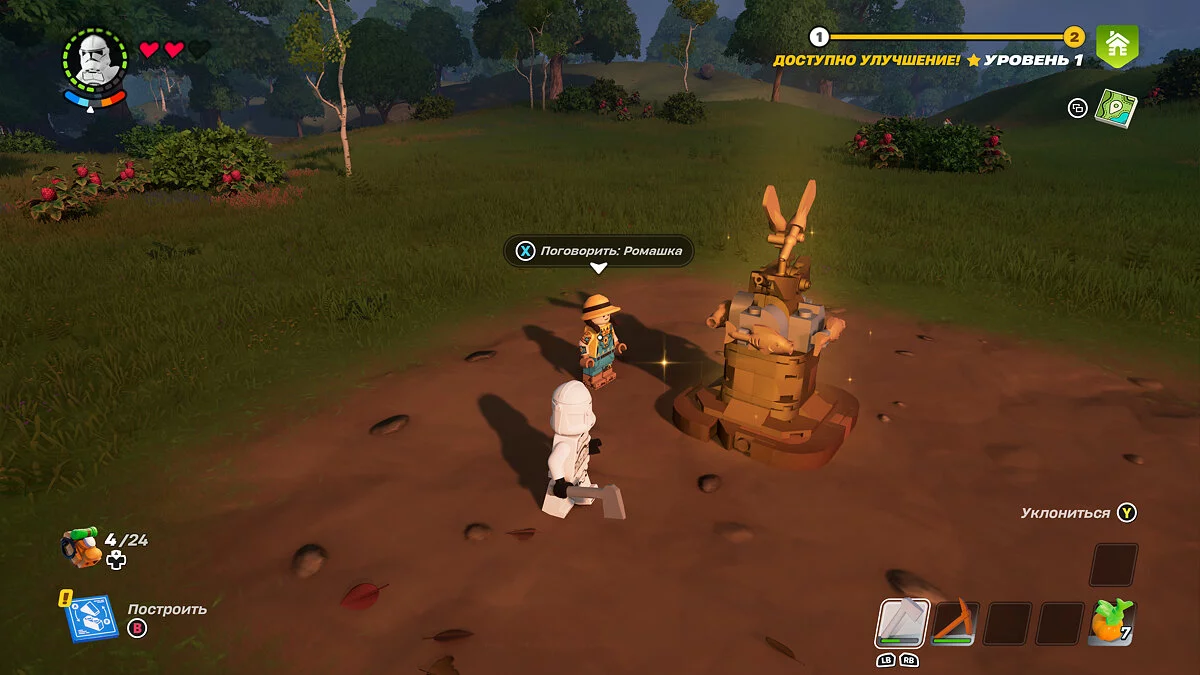Viewport: 1200px width, 675px height.
Task: Open the backpack inventory icon
Action: [x=82, y=546]
